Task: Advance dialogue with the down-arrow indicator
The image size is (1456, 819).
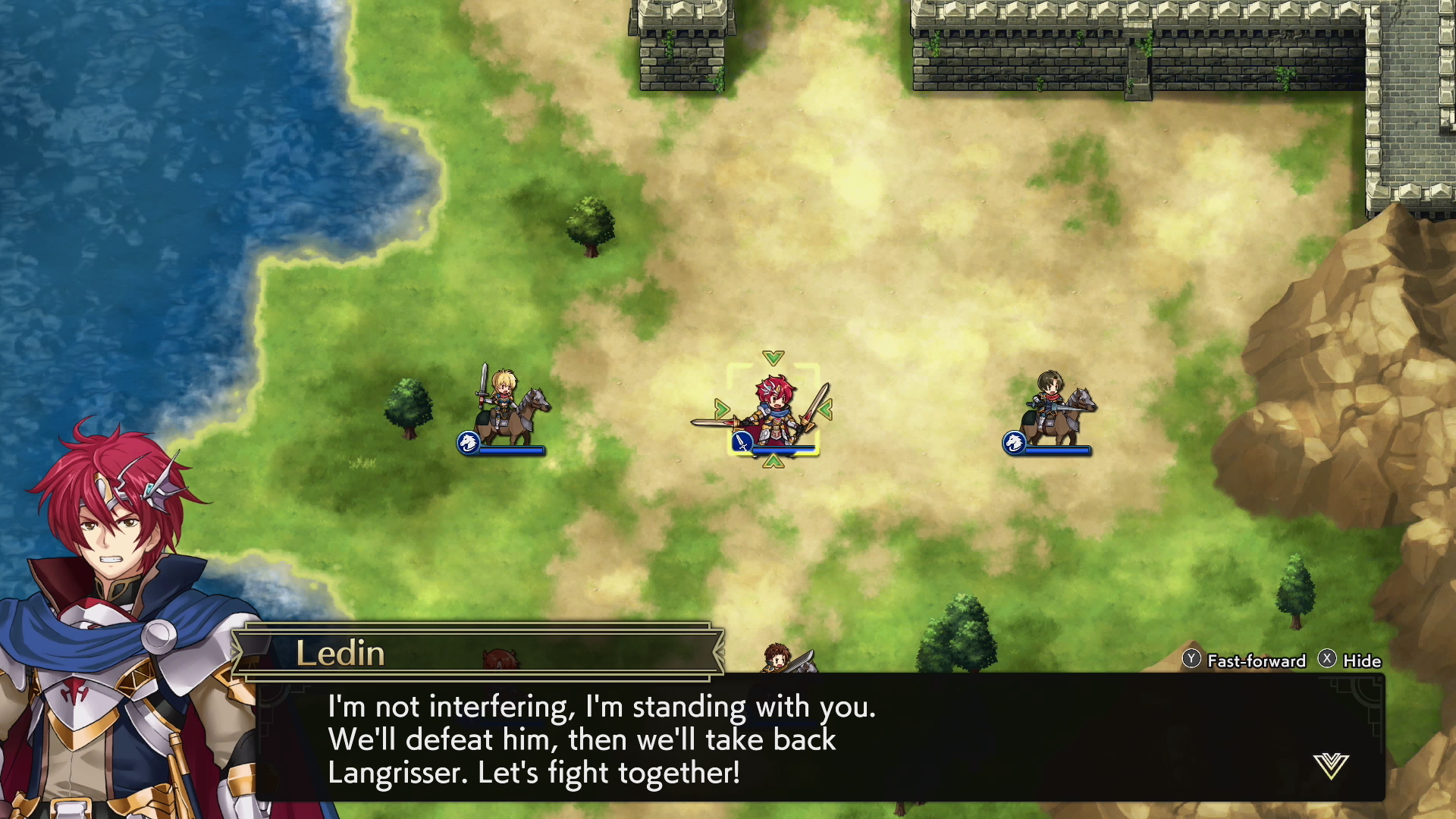Action: (x=1331, y=765)
